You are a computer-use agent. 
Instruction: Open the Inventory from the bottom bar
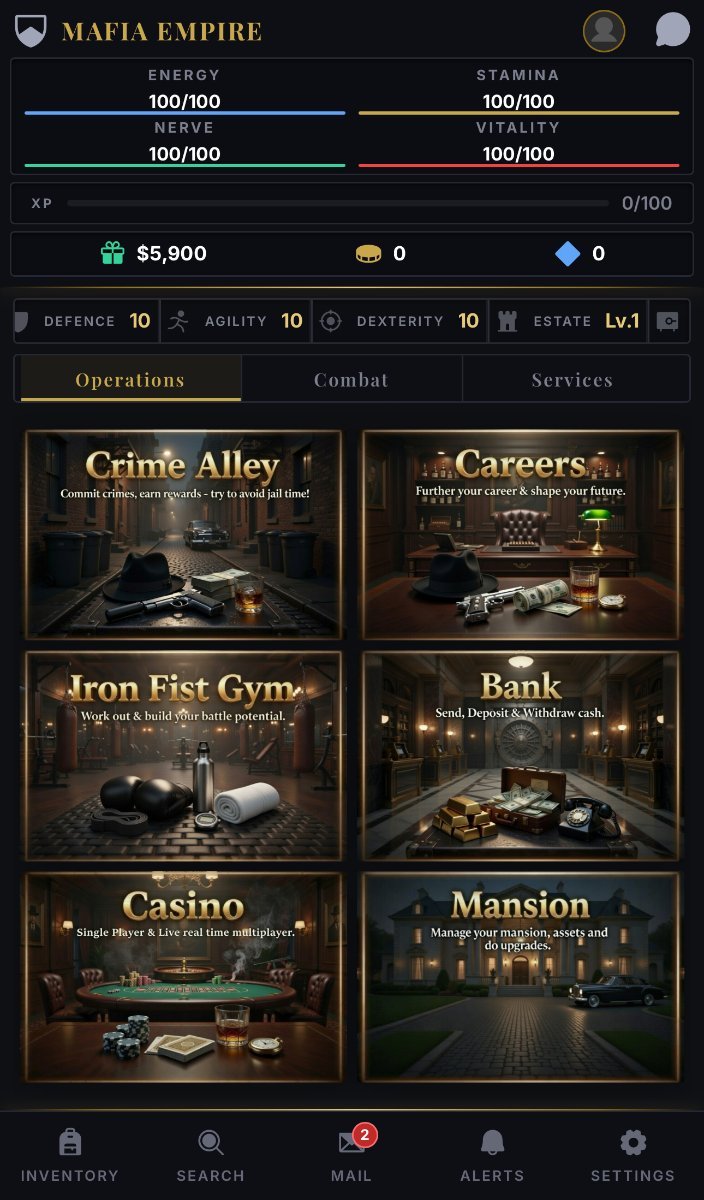(69, 1156)
